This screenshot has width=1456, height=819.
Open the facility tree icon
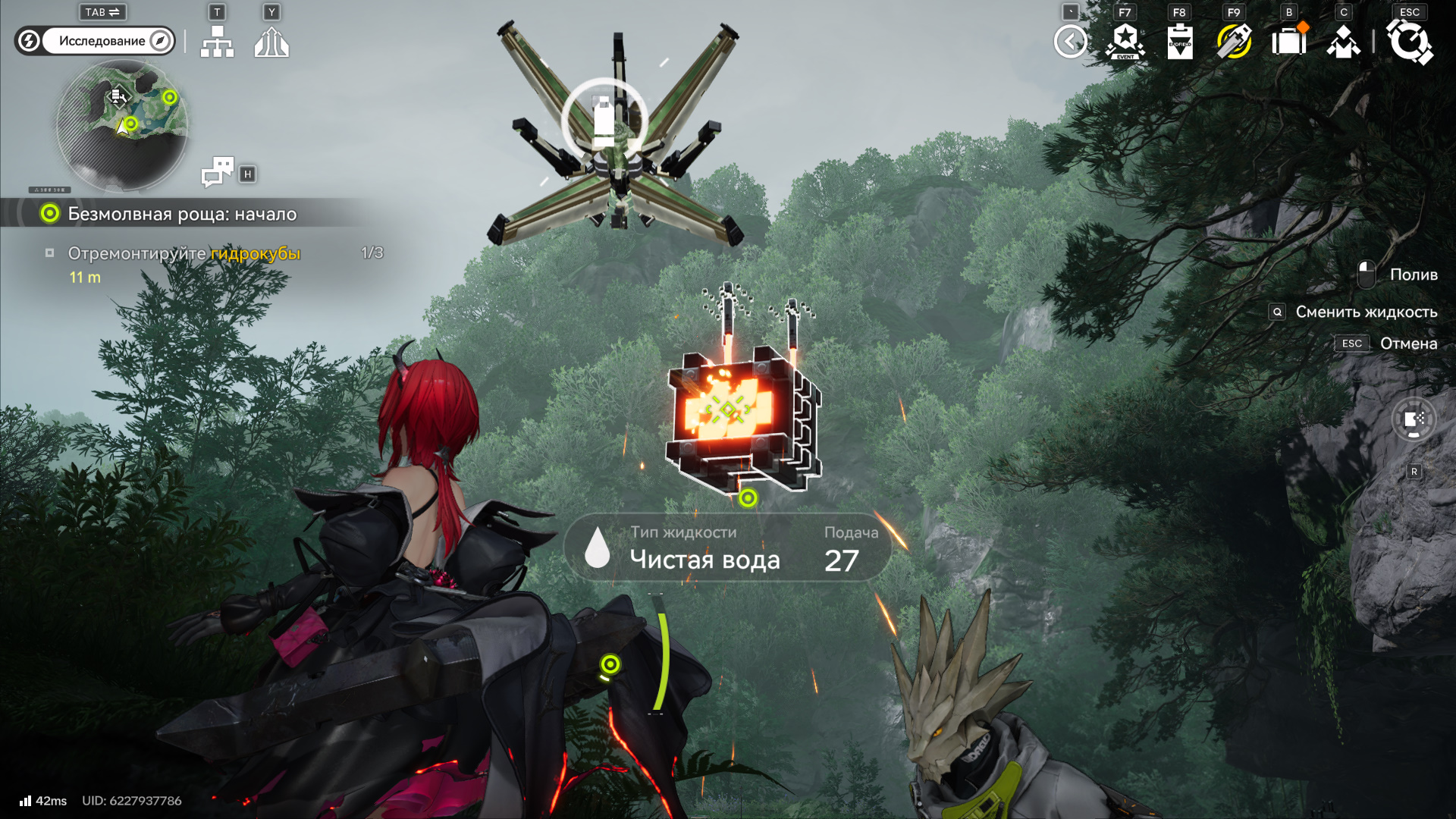pos(218,42)
